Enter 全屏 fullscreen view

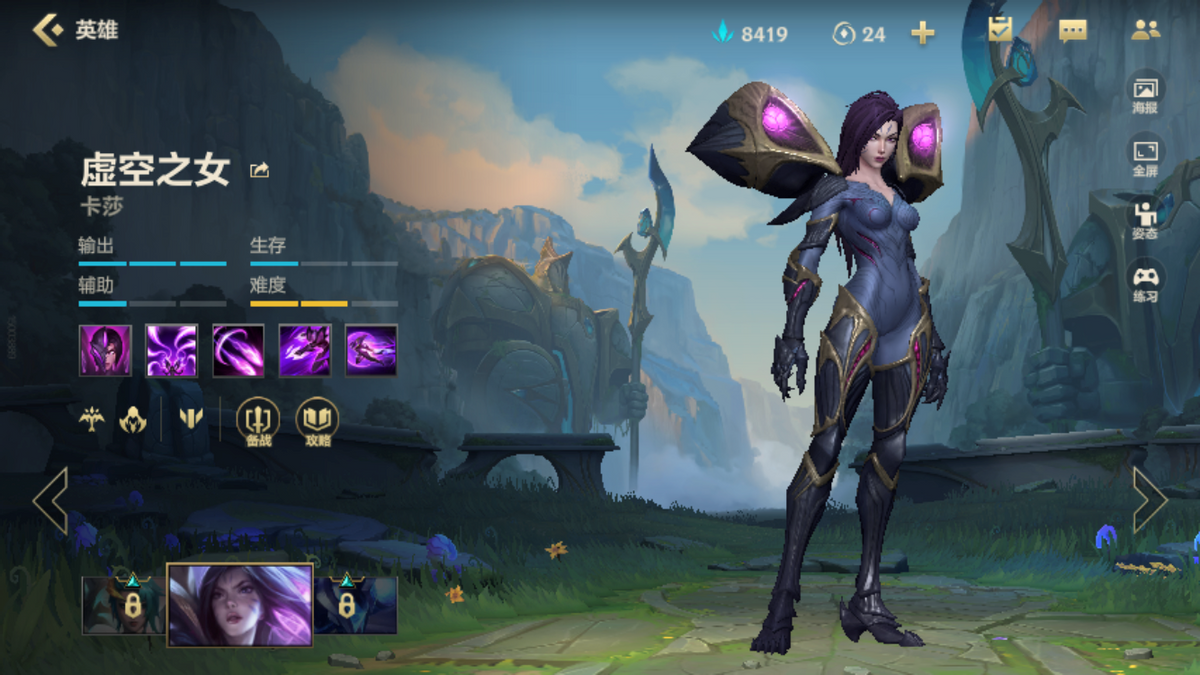1145,157
